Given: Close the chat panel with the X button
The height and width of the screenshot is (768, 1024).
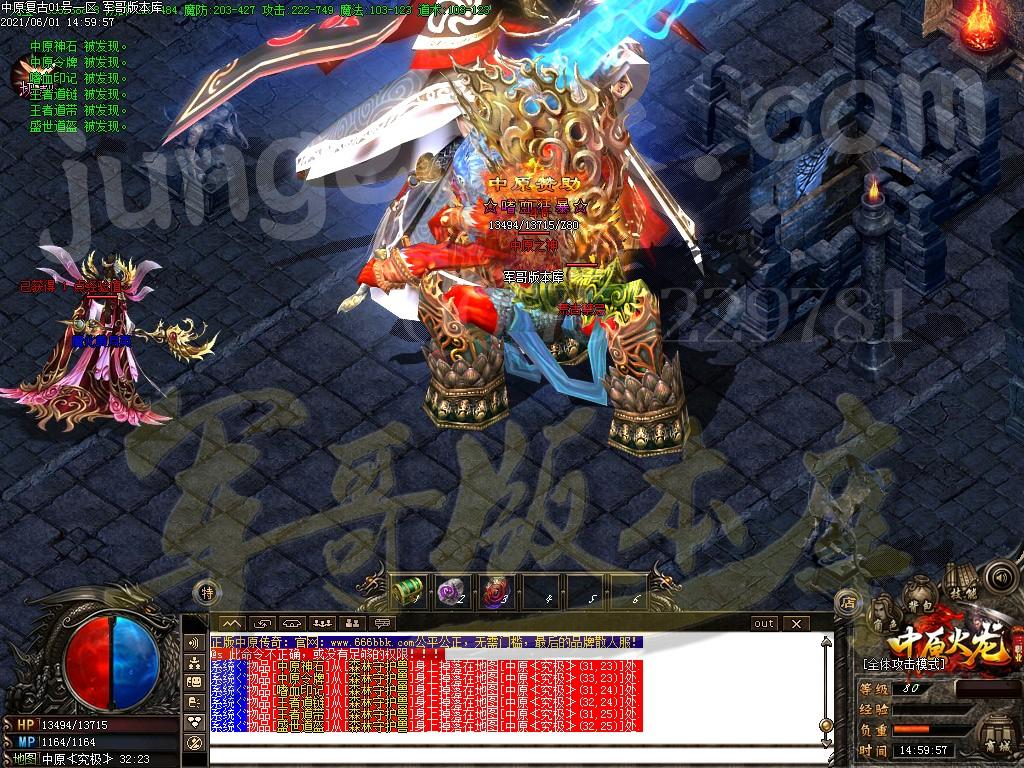Looking at the screenshot, I should [x=796, y=624].
